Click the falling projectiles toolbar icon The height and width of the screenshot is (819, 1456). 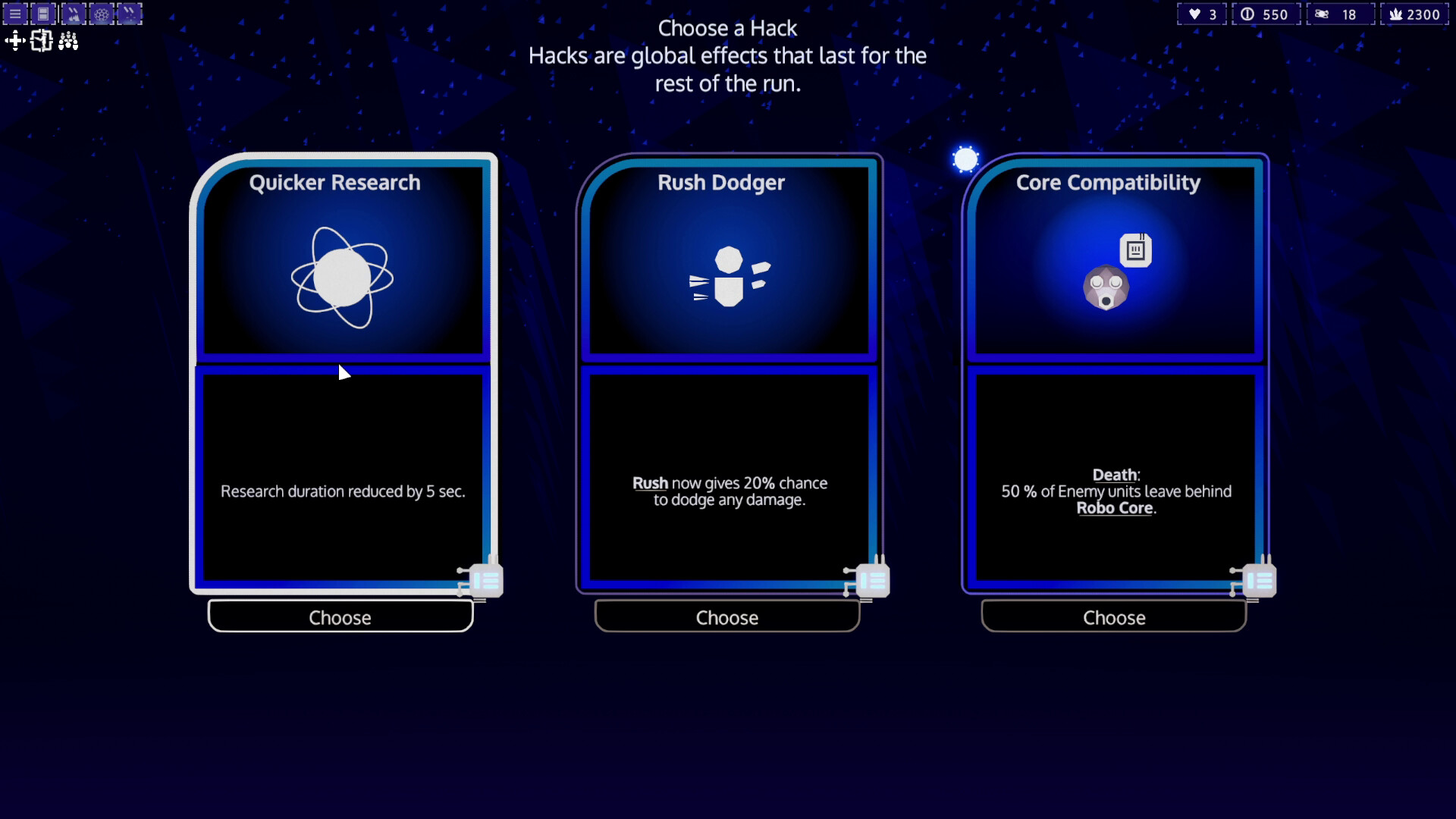point(130,14)
